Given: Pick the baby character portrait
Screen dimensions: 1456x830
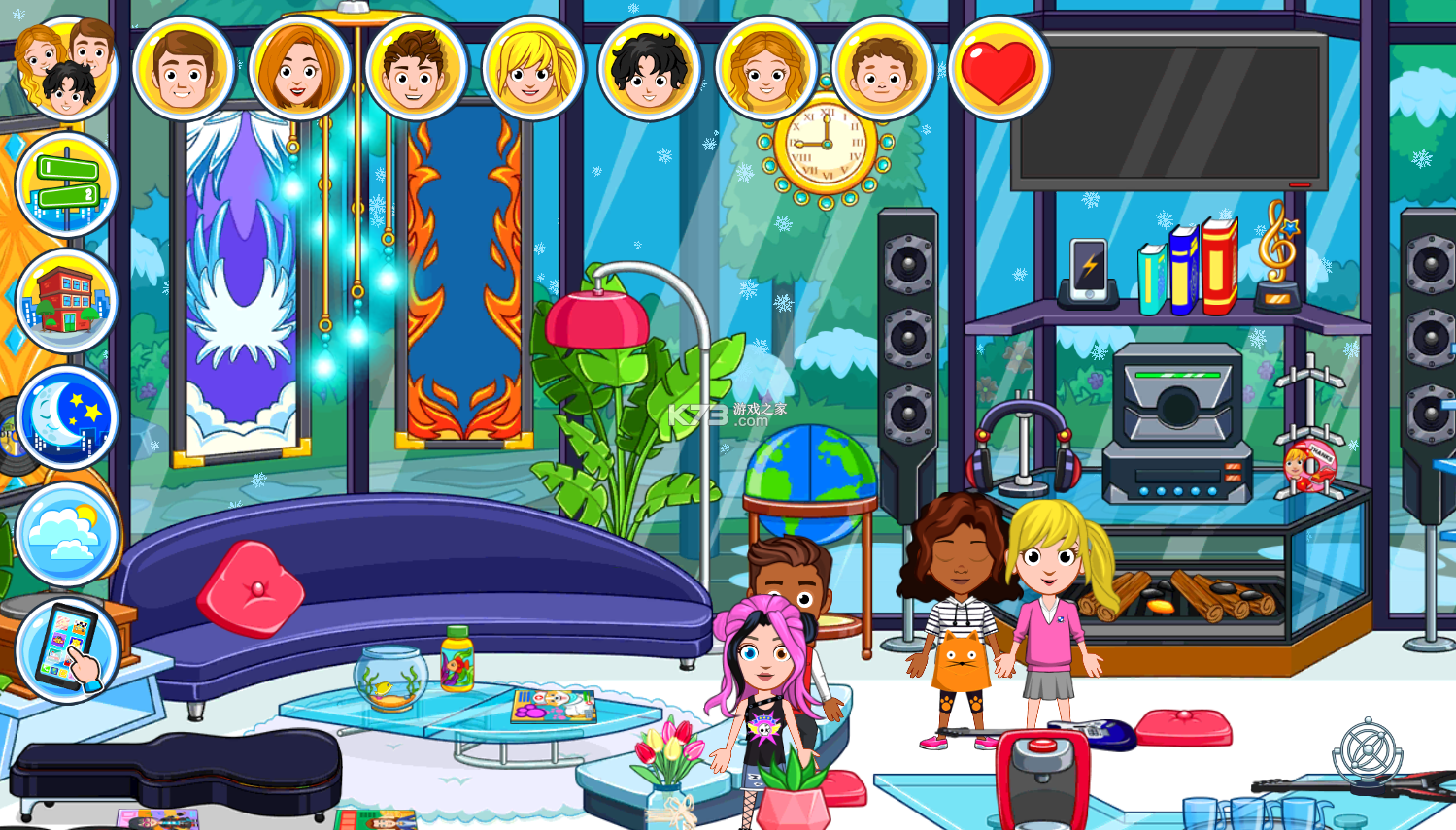Looking at the screenshot, I should [882, 68].
